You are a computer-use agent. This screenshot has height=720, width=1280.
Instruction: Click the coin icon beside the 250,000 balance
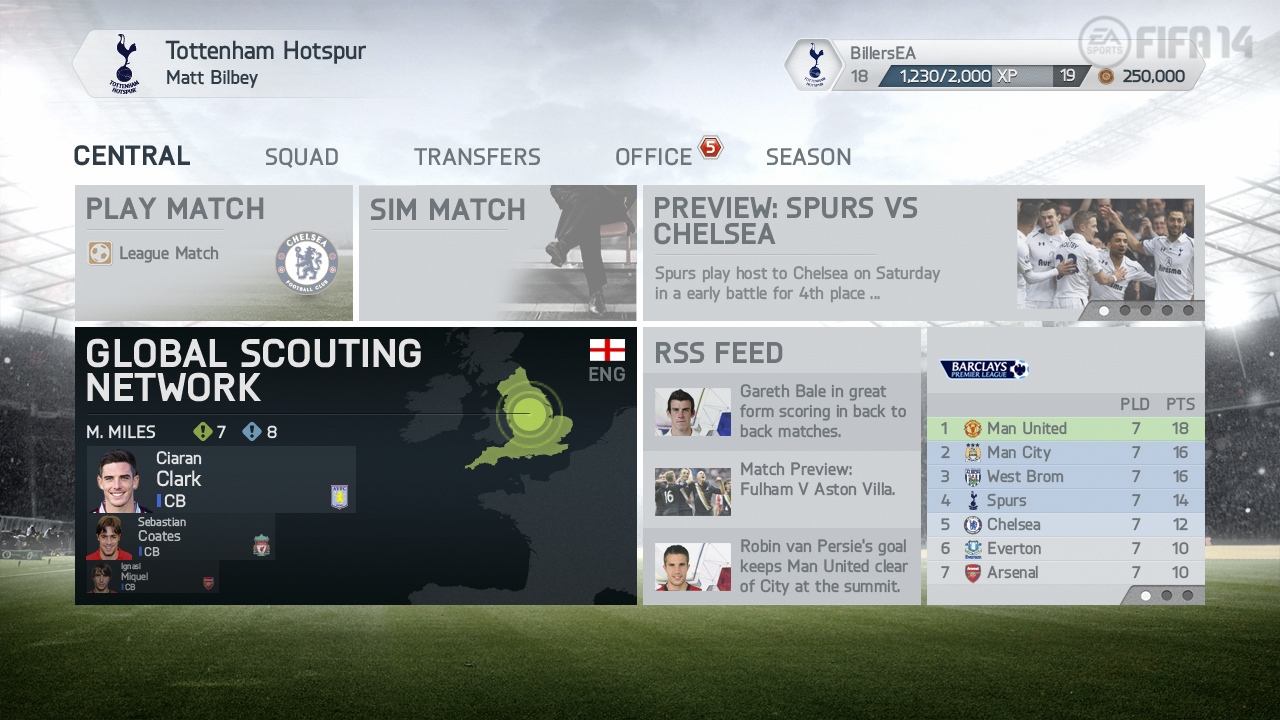[1109, 75]
